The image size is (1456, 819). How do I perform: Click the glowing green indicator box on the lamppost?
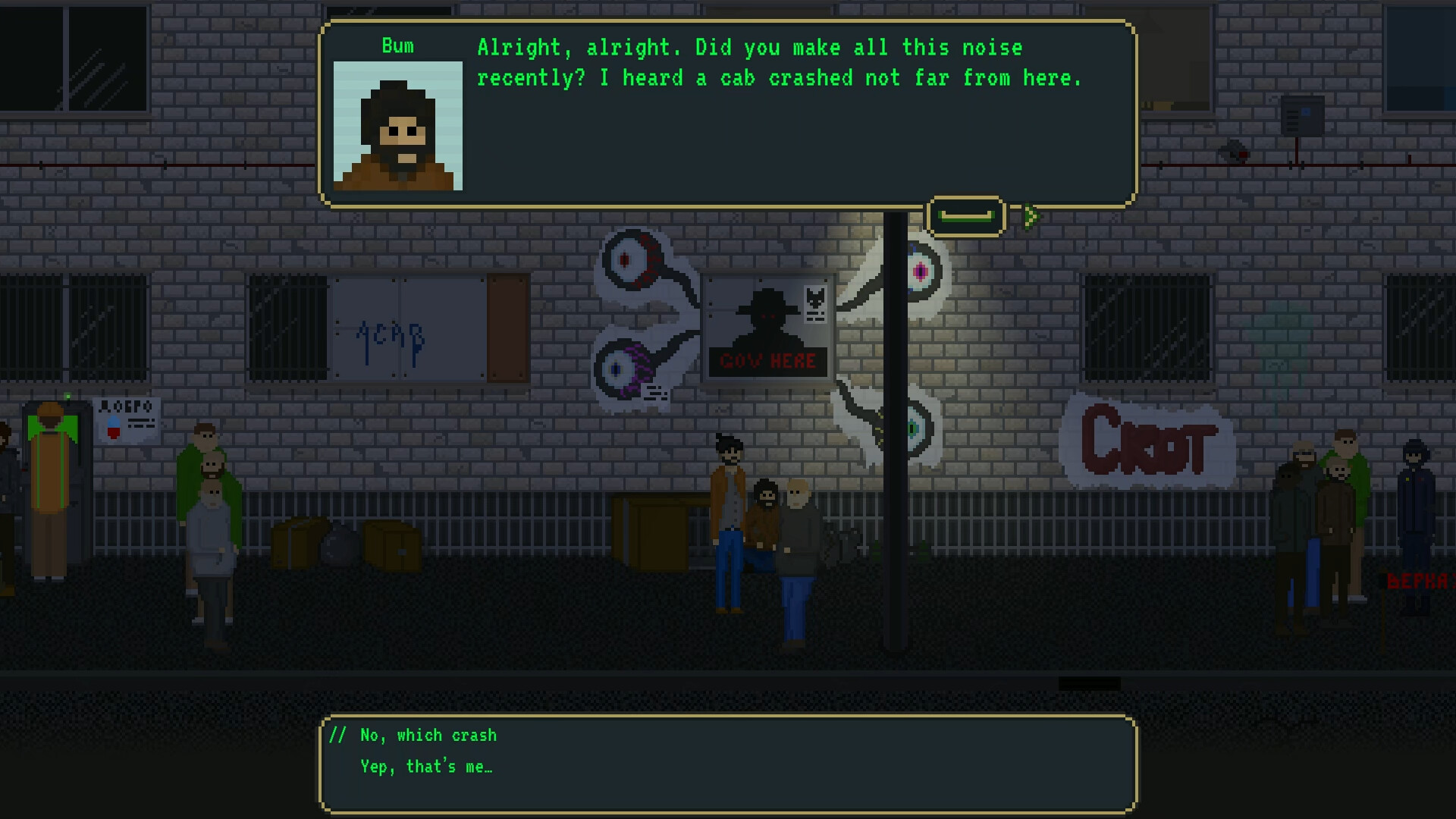pos(968,215)
